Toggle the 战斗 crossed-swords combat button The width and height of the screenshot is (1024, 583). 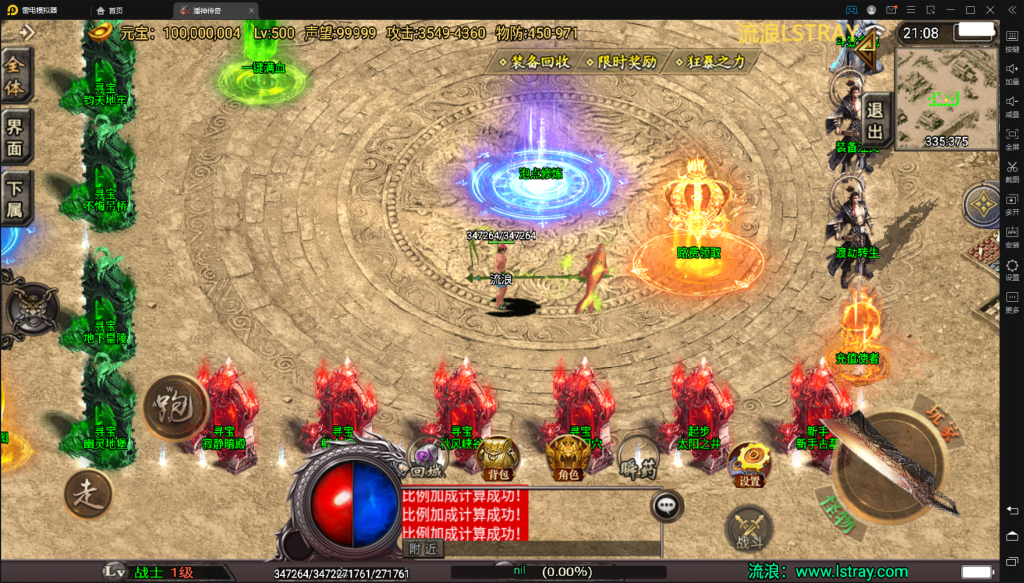point(748,529)
